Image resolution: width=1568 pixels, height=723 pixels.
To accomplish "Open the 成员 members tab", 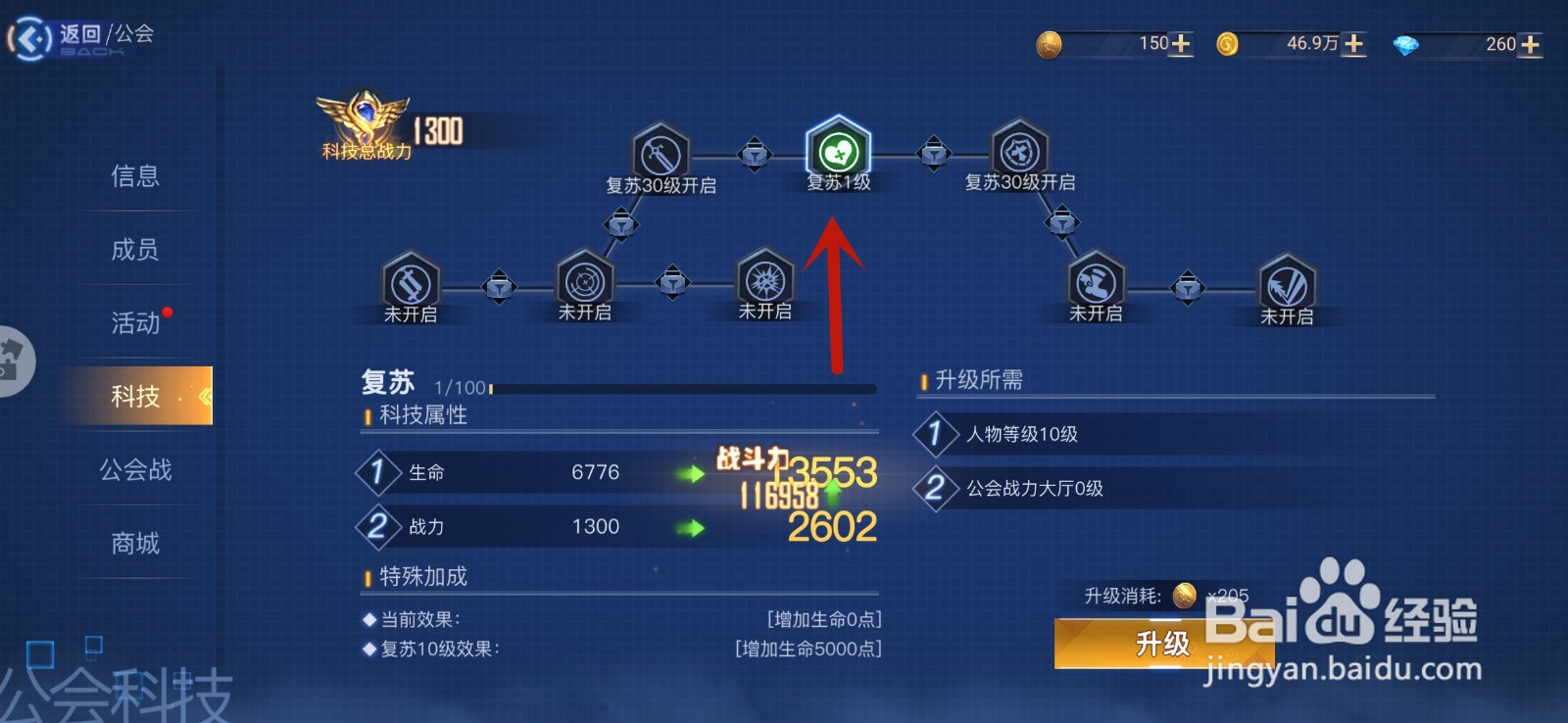I will pos(135,250).
